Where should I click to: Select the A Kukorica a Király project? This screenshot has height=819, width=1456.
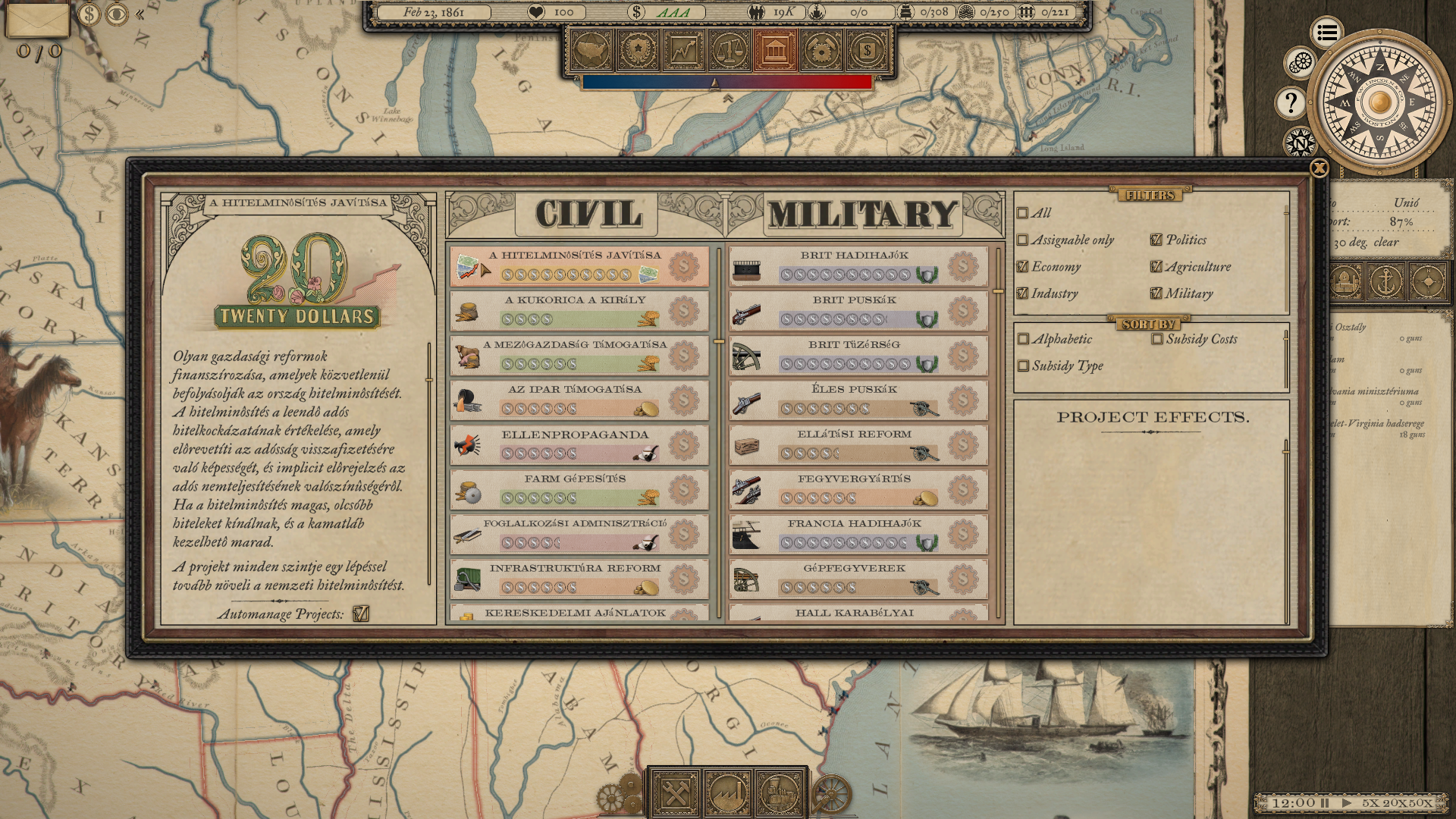(x=575, y=310)
